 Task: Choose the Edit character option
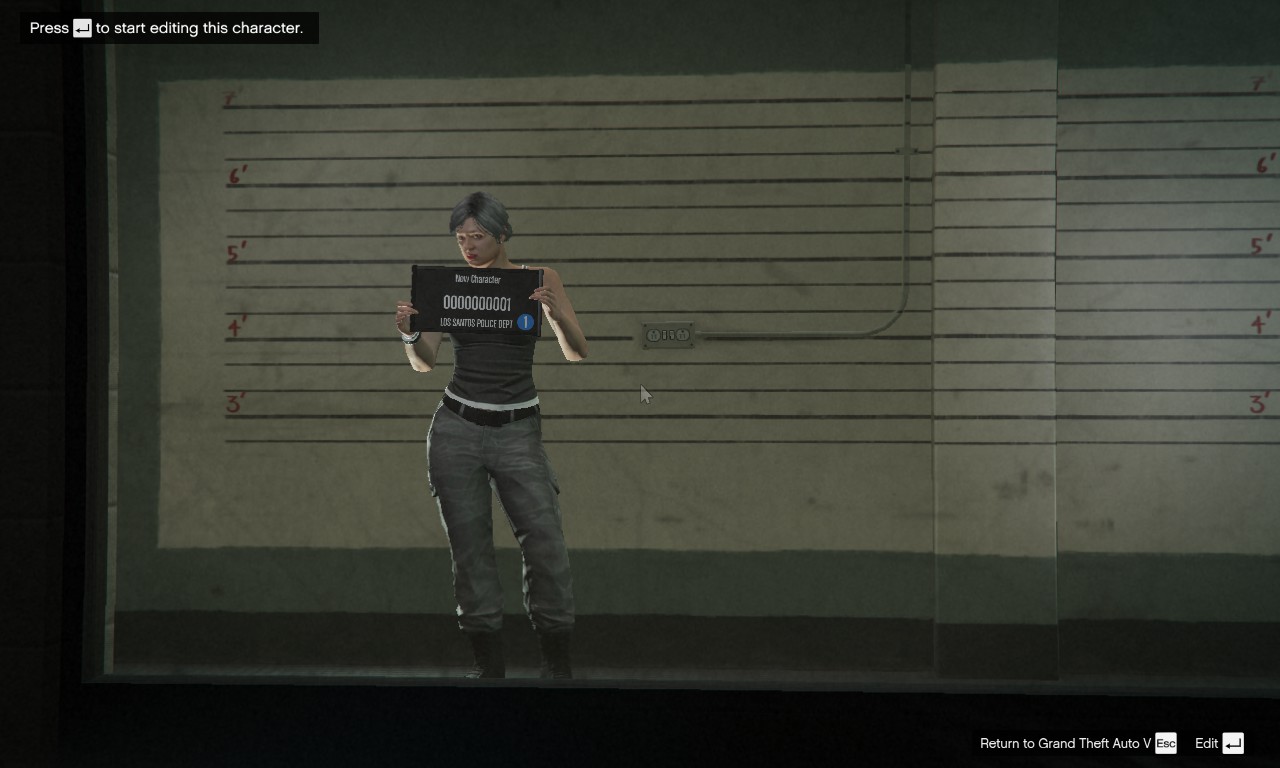coord(1218,743)
